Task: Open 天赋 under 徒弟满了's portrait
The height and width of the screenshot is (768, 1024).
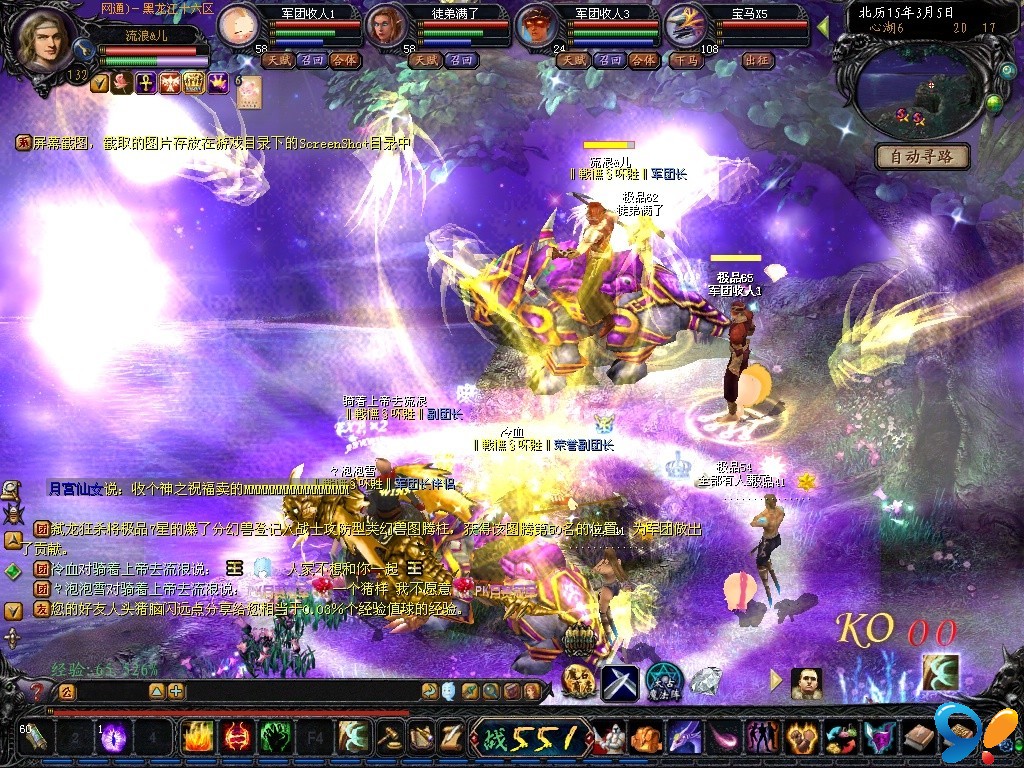Action: tap(424, 60)
